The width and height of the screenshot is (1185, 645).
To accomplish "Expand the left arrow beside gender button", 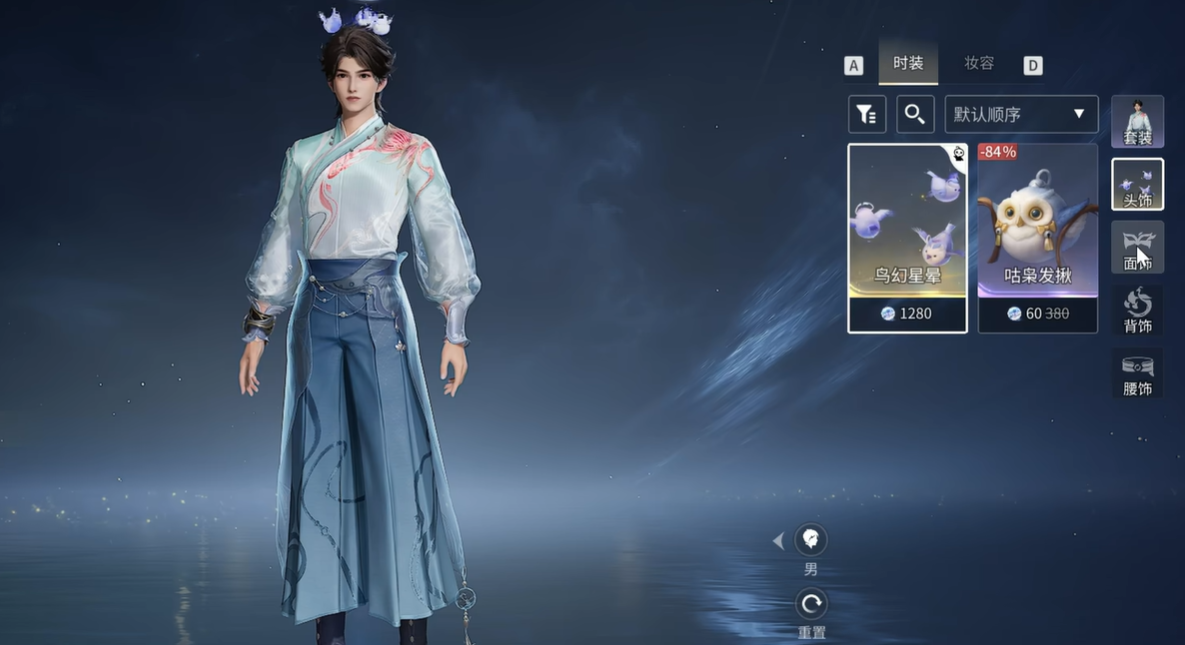I will coord(778,541).
